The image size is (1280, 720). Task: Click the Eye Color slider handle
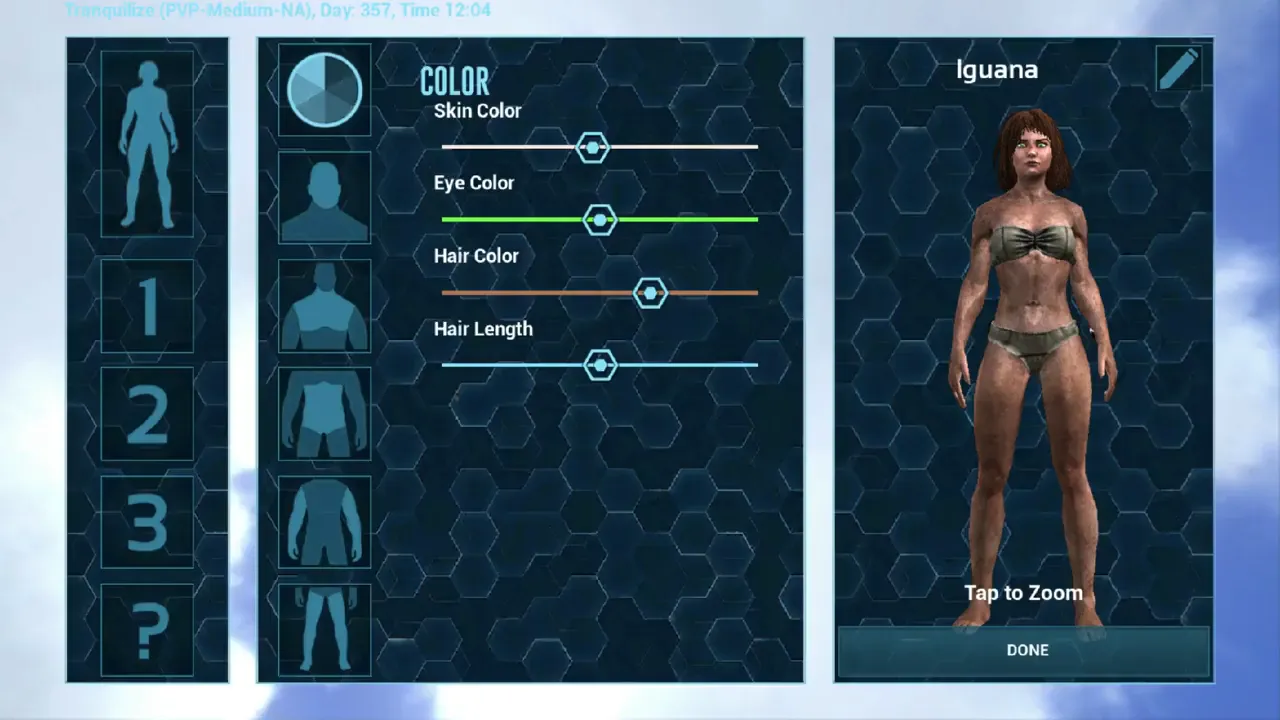(x=600, y=220)
